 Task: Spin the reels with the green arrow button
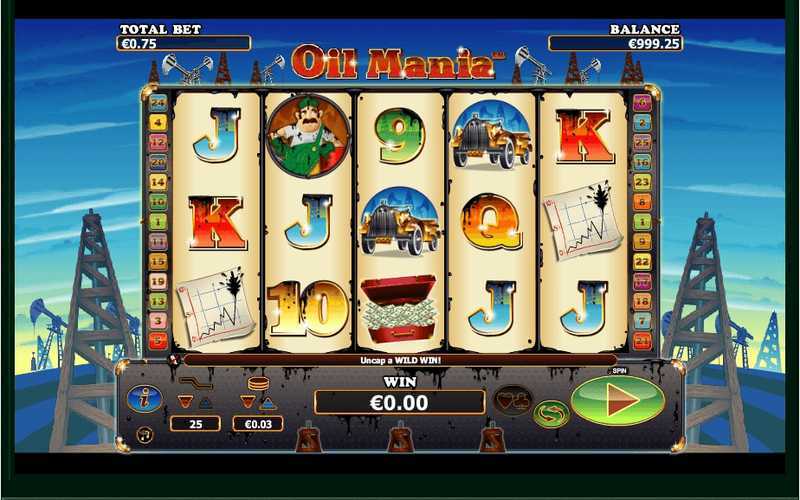pos(617,401)
